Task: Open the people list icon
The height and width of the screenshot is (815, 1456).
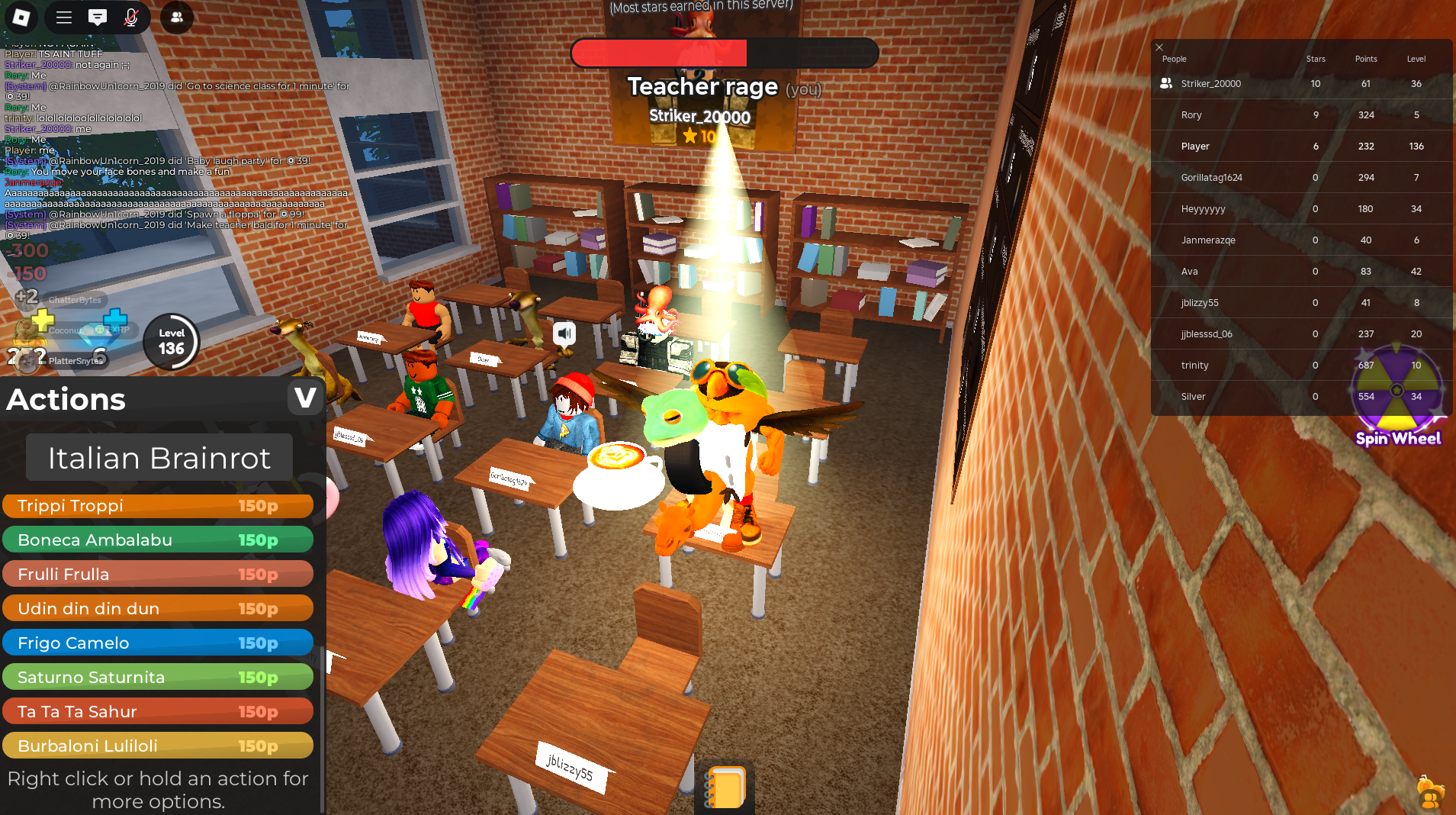Action: click(176, 17)
